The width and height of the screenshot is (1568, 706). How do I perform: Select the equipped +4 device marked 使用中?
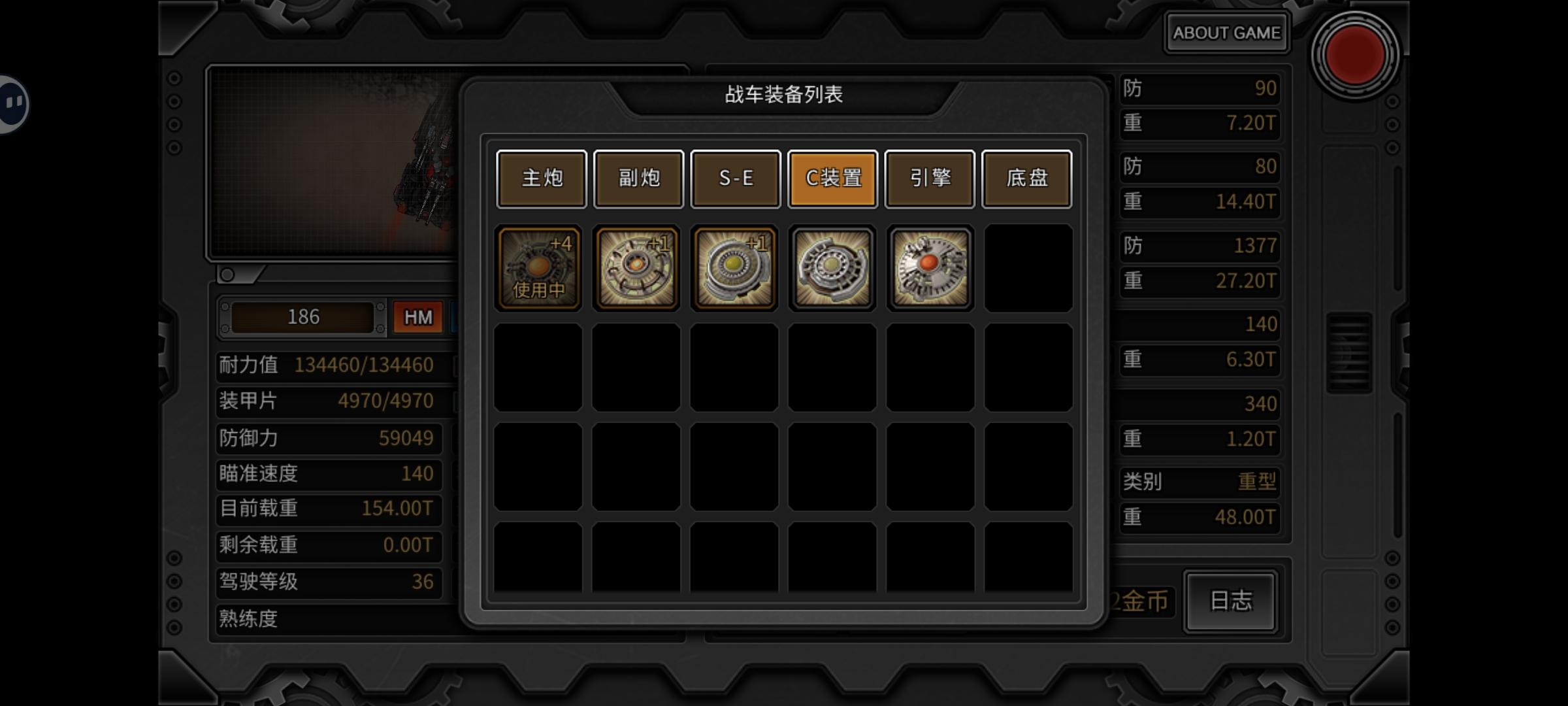coord(538,267)
